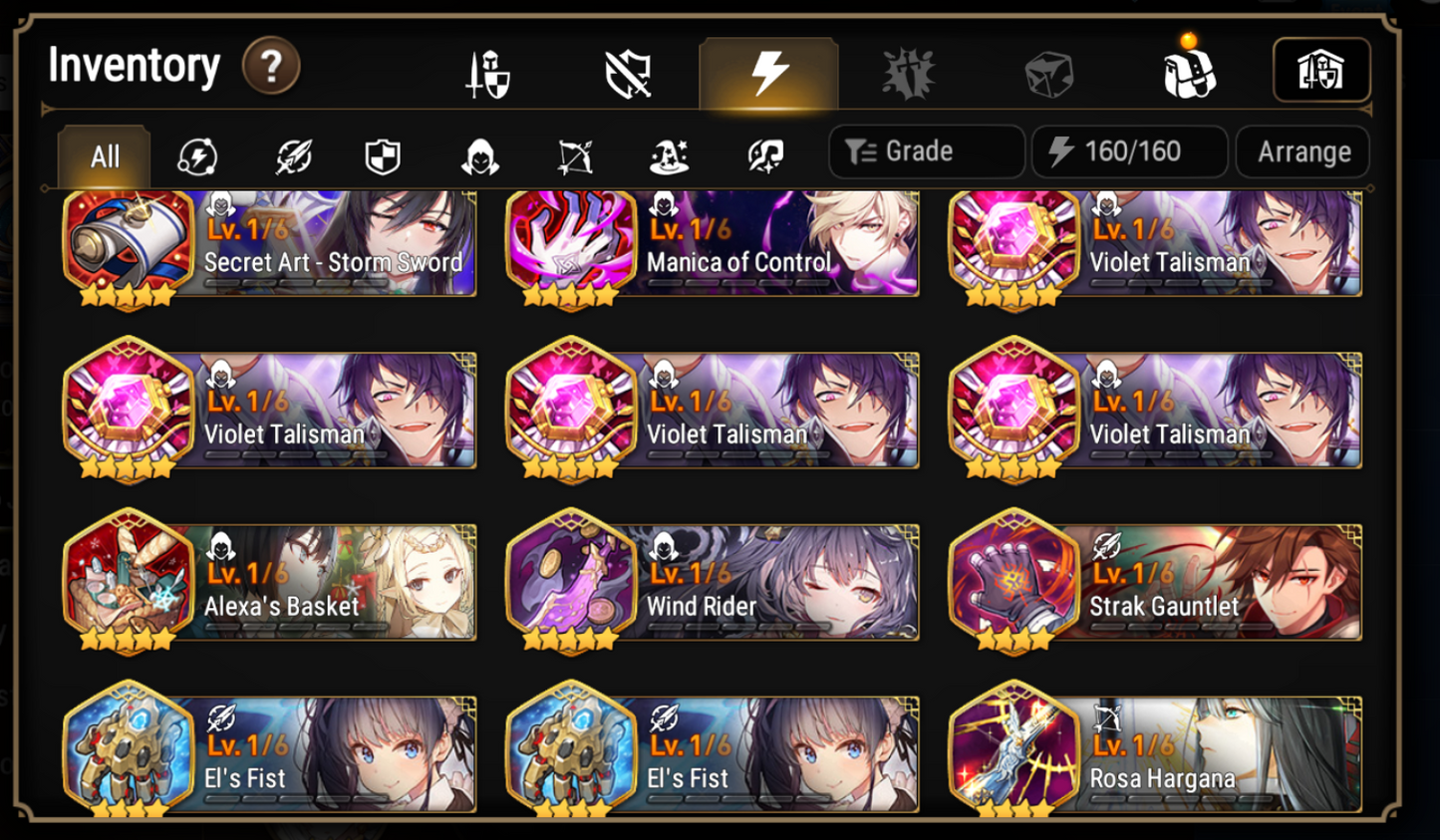Open the Sanctuary storage screen
This screenshot has width=1440, height=840.
click(1322, 70)
